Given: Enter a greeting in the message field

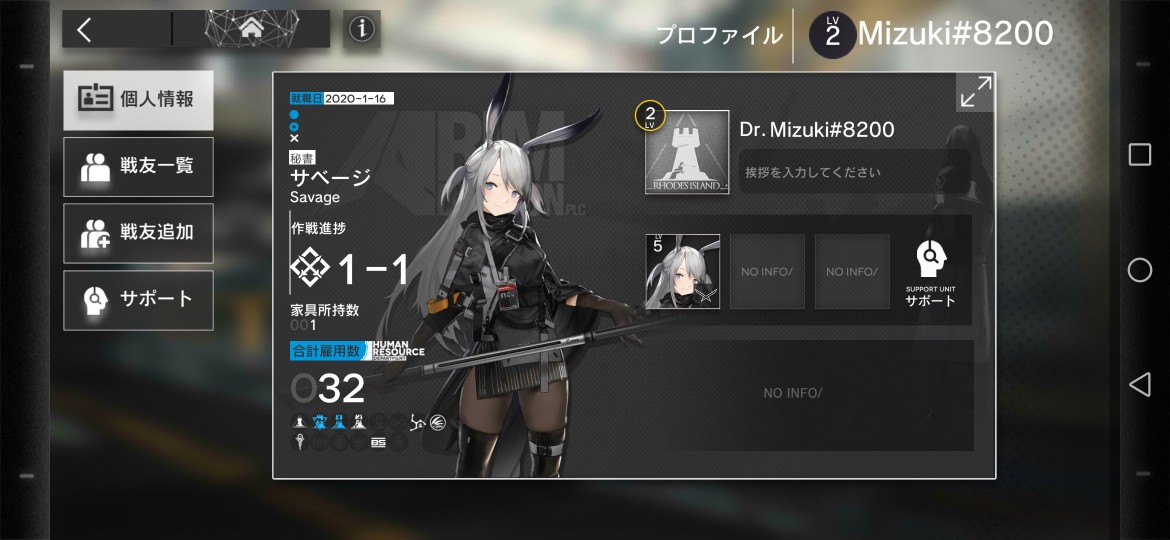Looking at the screenshot, I should pos(853,172).
